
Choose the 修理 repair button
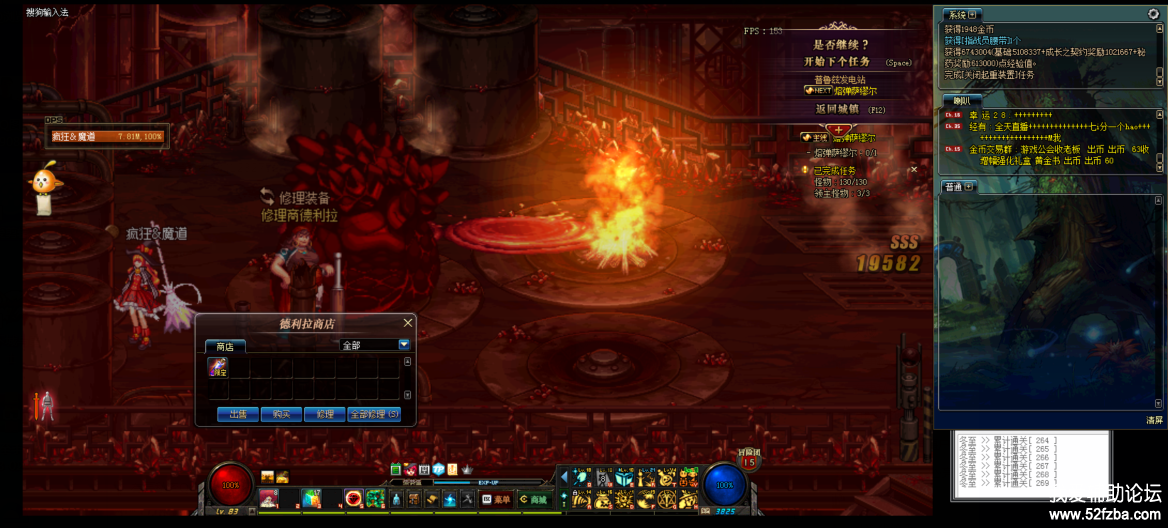coord(324,414)
